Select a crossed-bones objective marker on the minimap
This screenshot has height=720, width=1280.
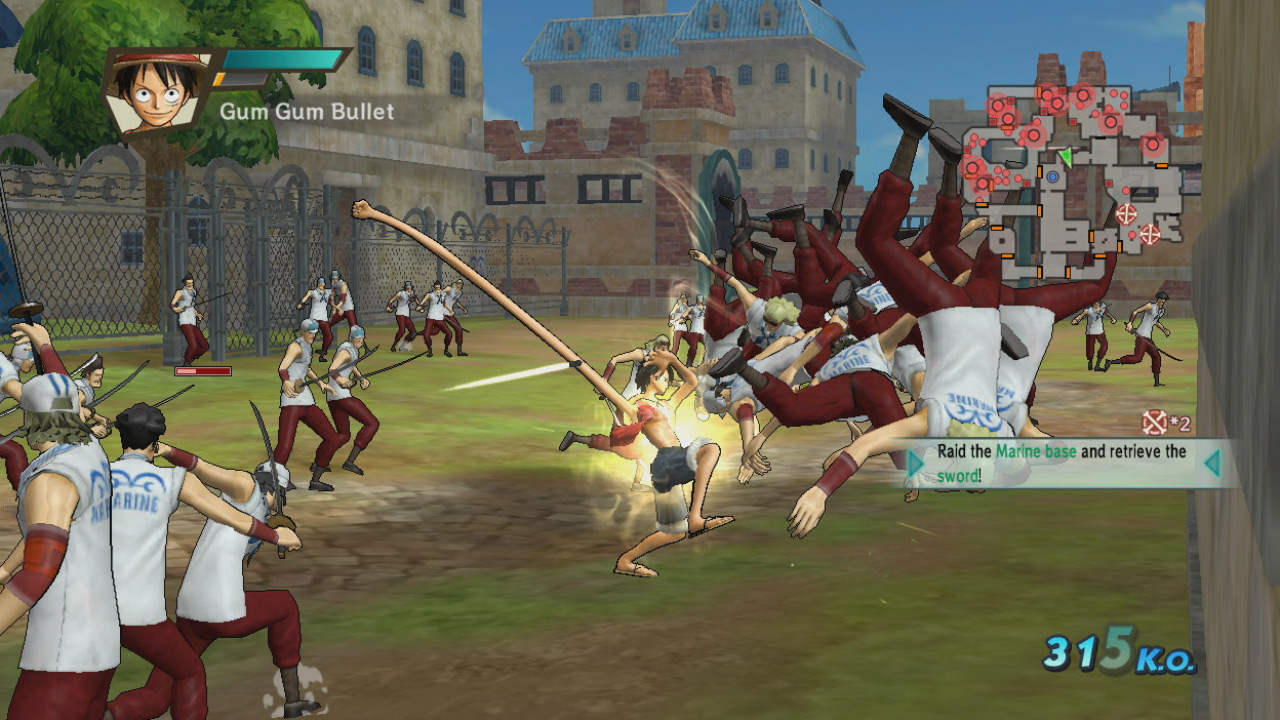(1127, 214)
